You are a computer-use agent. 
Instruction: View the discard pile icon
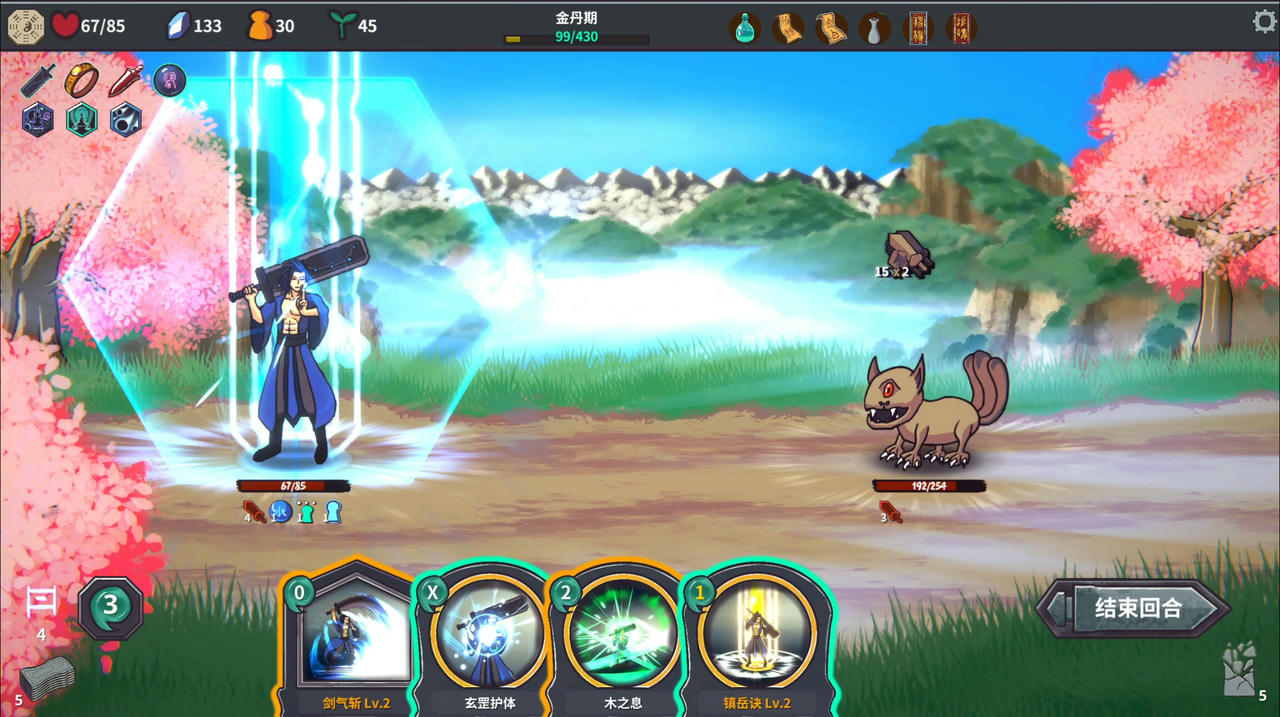[x=1239, y=670]
